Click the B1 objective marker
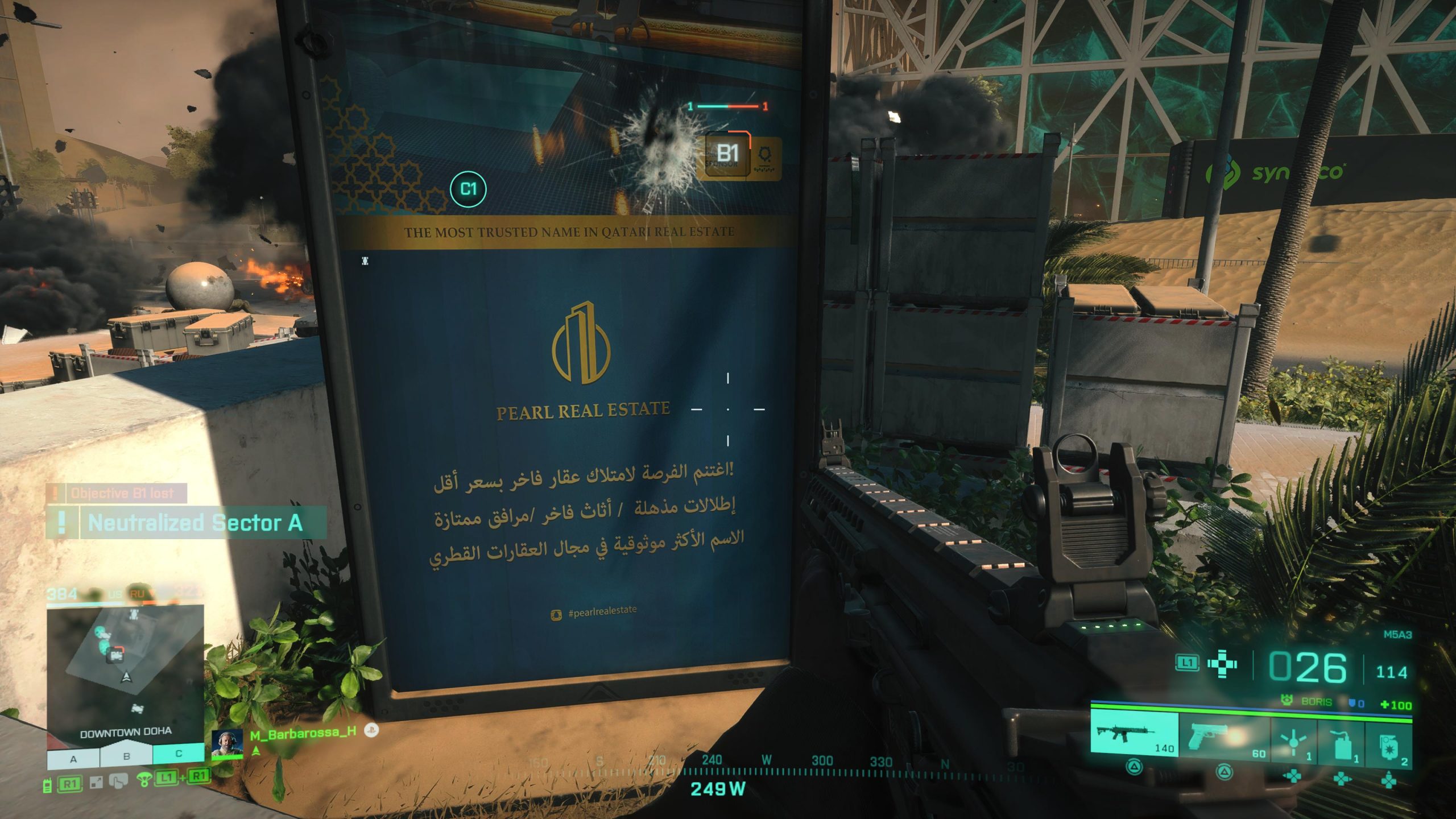The image size is (1456, 819). click(727, 154)
